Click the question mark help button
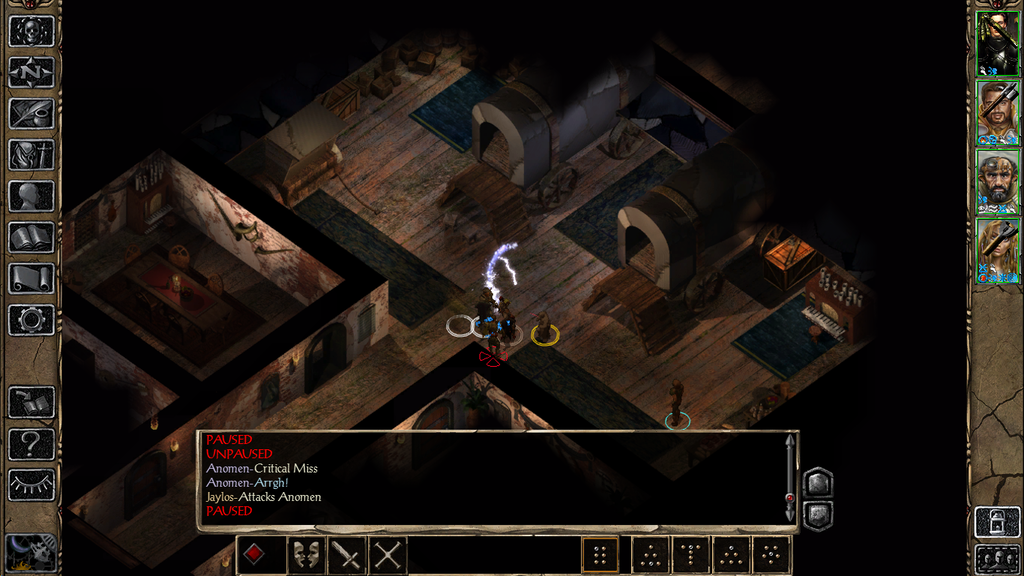This screenshot has height=576, width=1024. tap(31, 443)
